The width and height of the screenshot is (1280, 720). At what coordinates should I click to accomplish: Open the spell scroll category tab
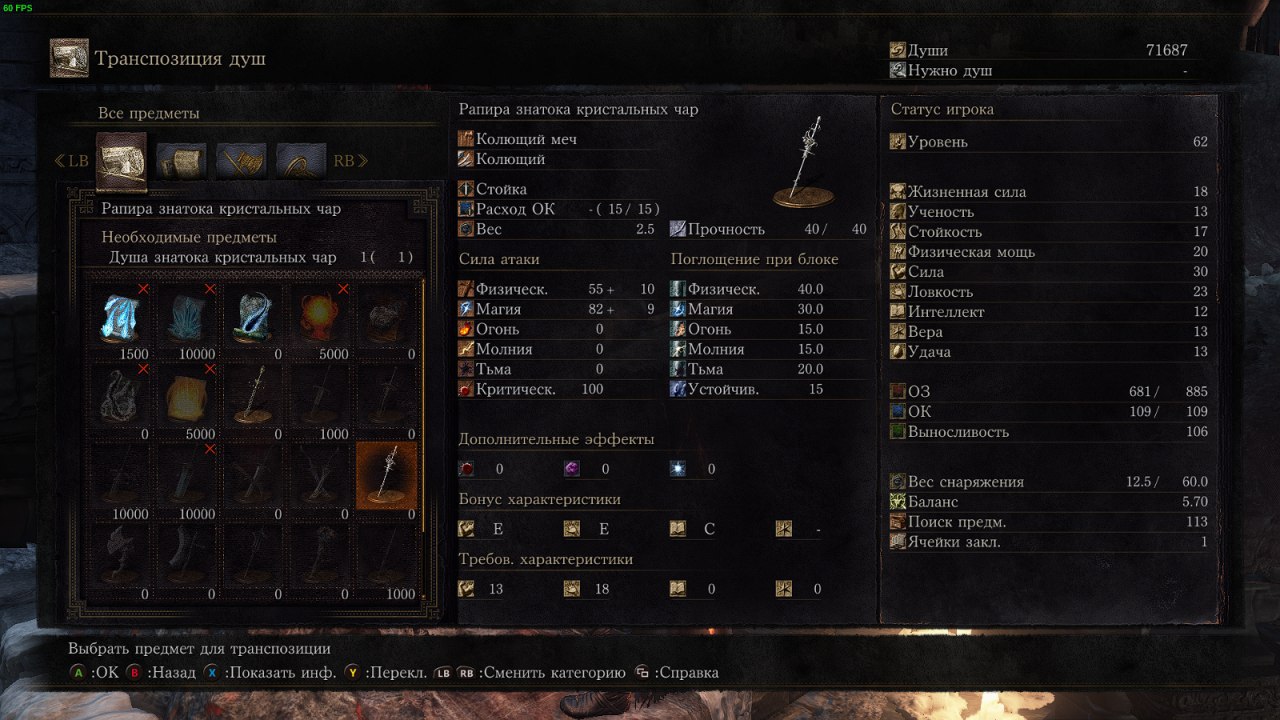[181, 160]
